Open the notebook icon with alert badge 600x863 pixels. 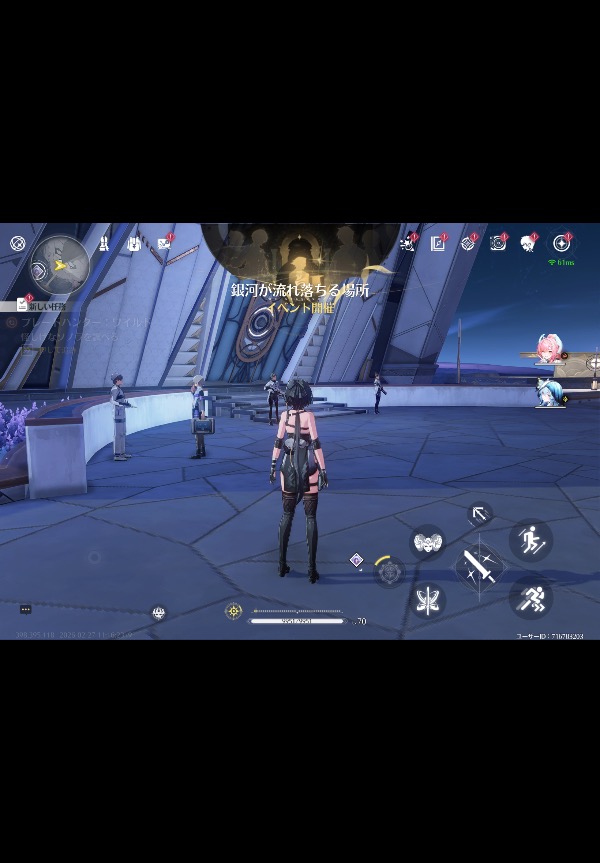point(438,243)
